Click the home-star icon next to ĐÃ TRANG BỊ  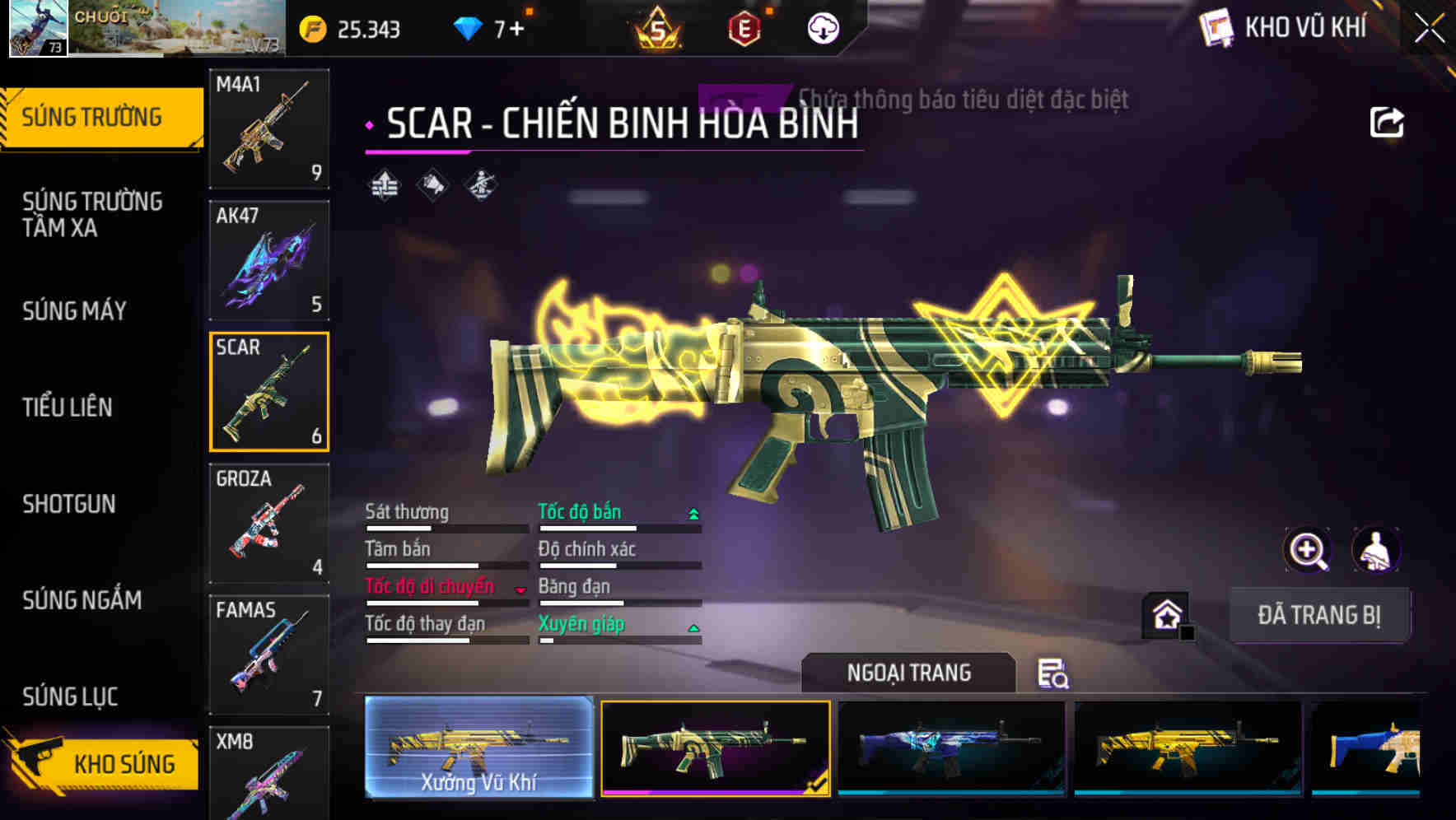click(1164, 613)
